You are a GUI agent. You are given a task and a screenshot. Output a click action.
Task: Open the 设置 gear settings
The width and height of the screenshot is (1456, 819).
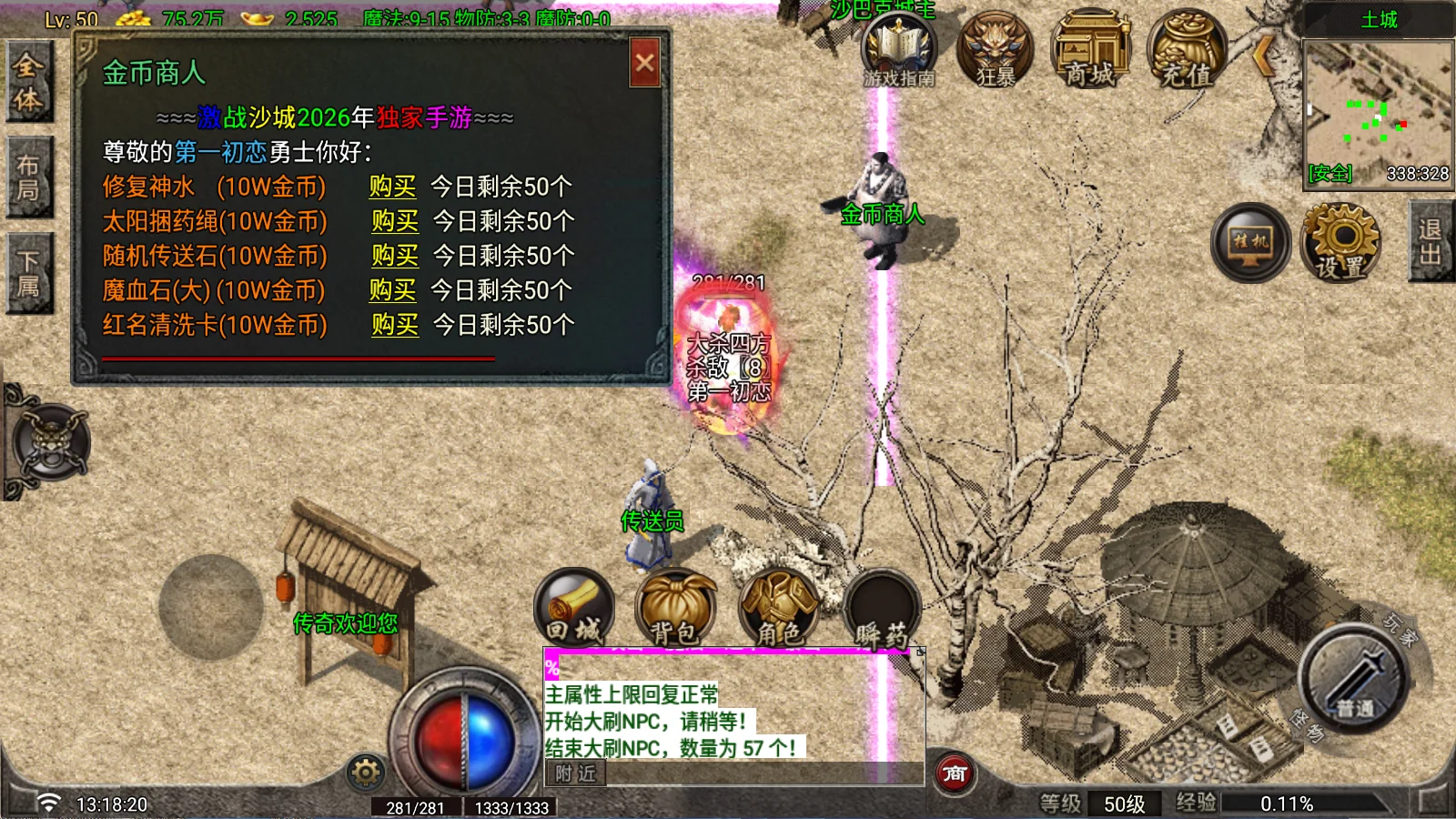[x=1341, y=241]
